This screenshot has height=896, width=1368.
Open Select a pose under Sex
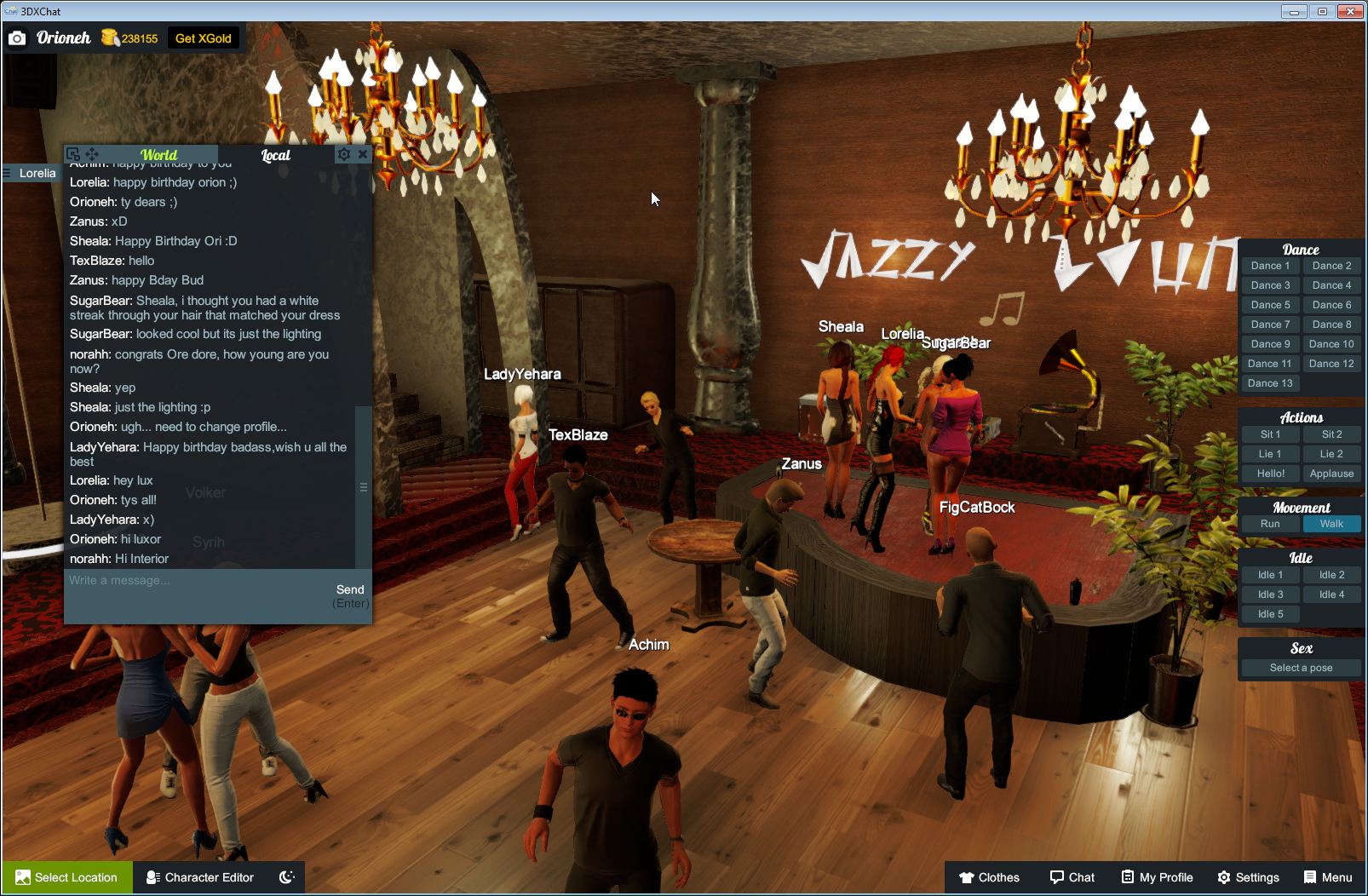click(x=1300, y=667)
